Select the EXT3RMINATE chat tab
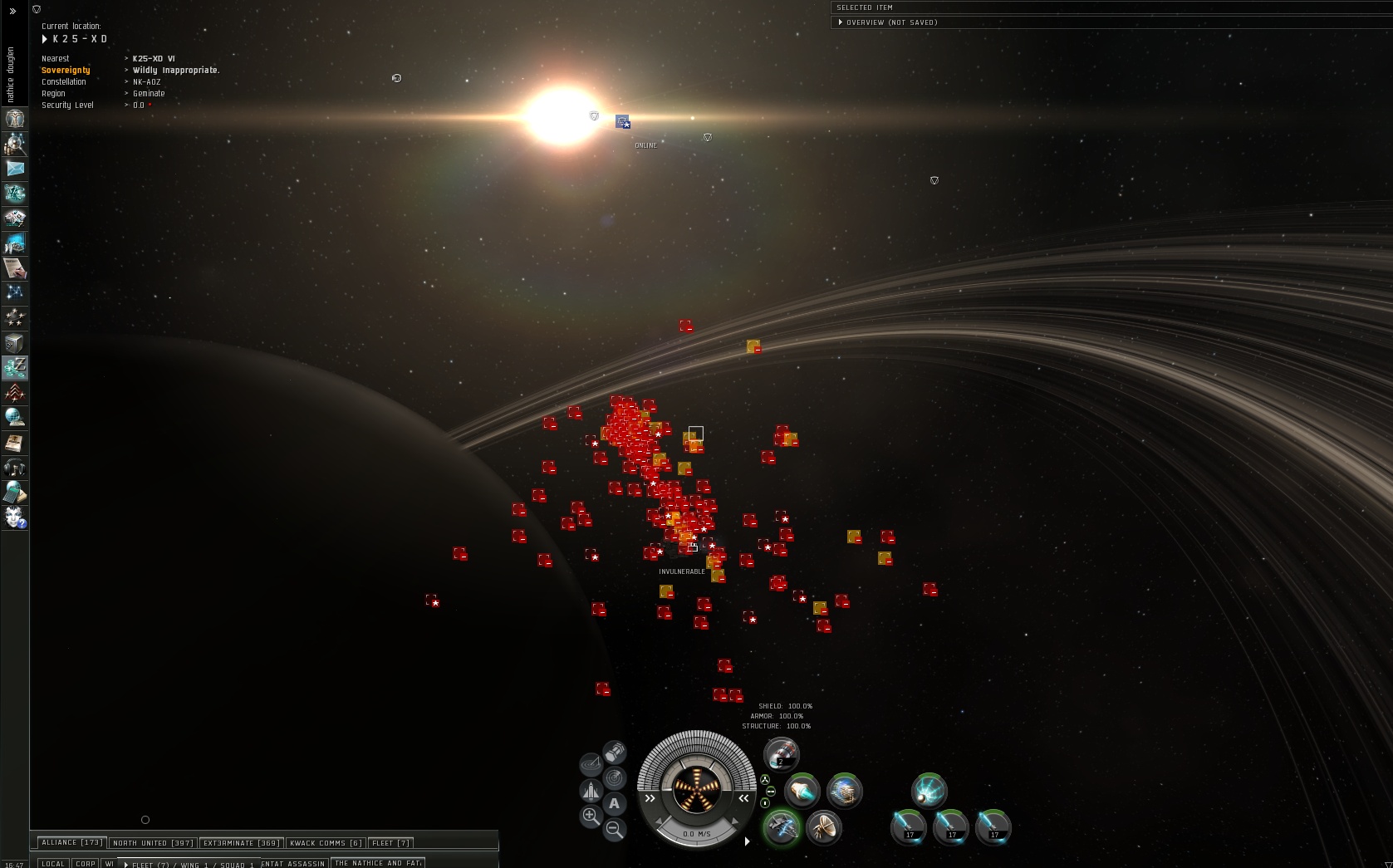Image resolution: width=1393 pixels, height=868 pixels. click(x=241, y=843)
